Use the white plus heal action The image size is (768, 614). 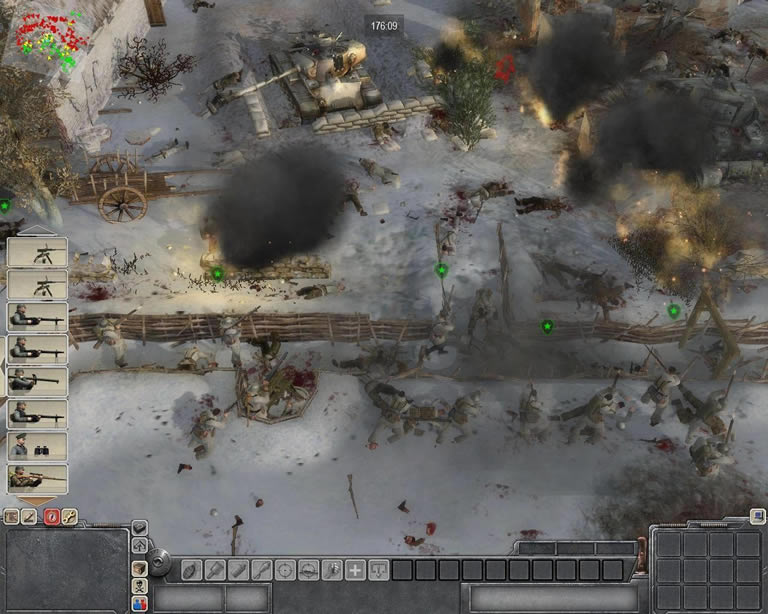click(355, 570)
